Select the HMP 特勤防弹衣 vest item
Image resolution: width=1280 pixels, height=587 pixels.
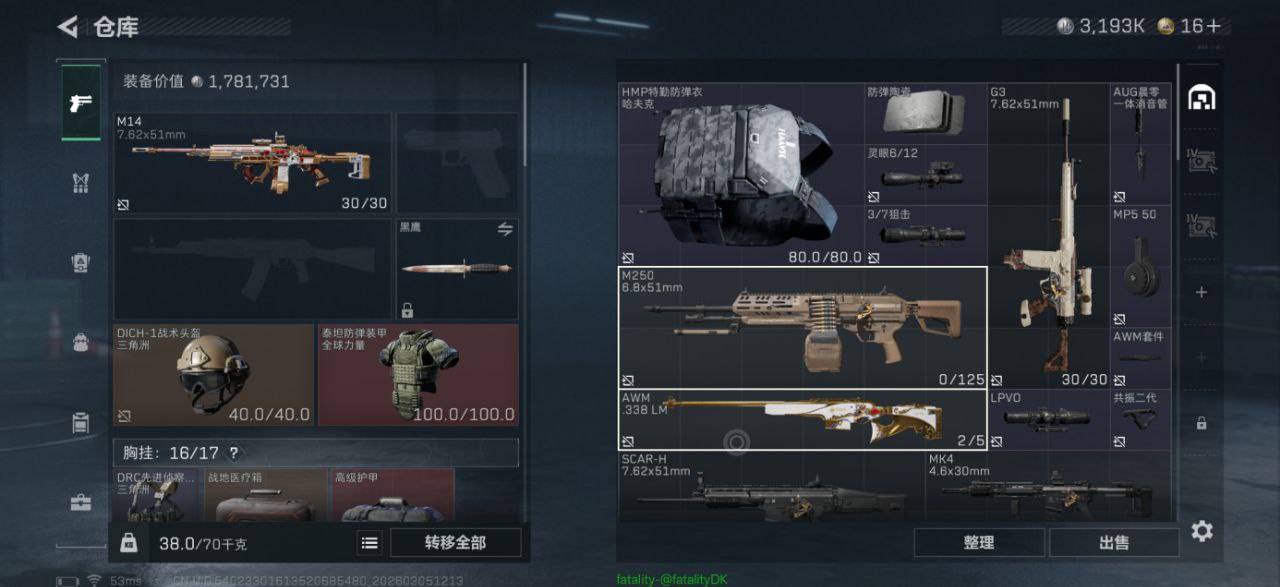[741, 174]
